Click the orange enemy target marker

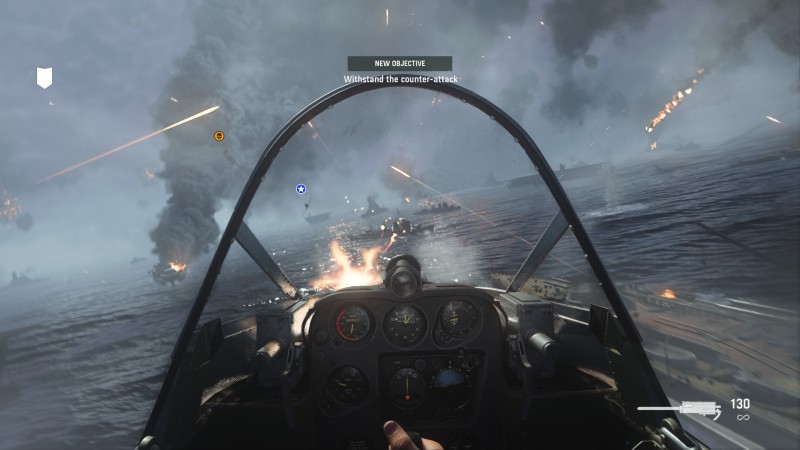click(220, 136)
